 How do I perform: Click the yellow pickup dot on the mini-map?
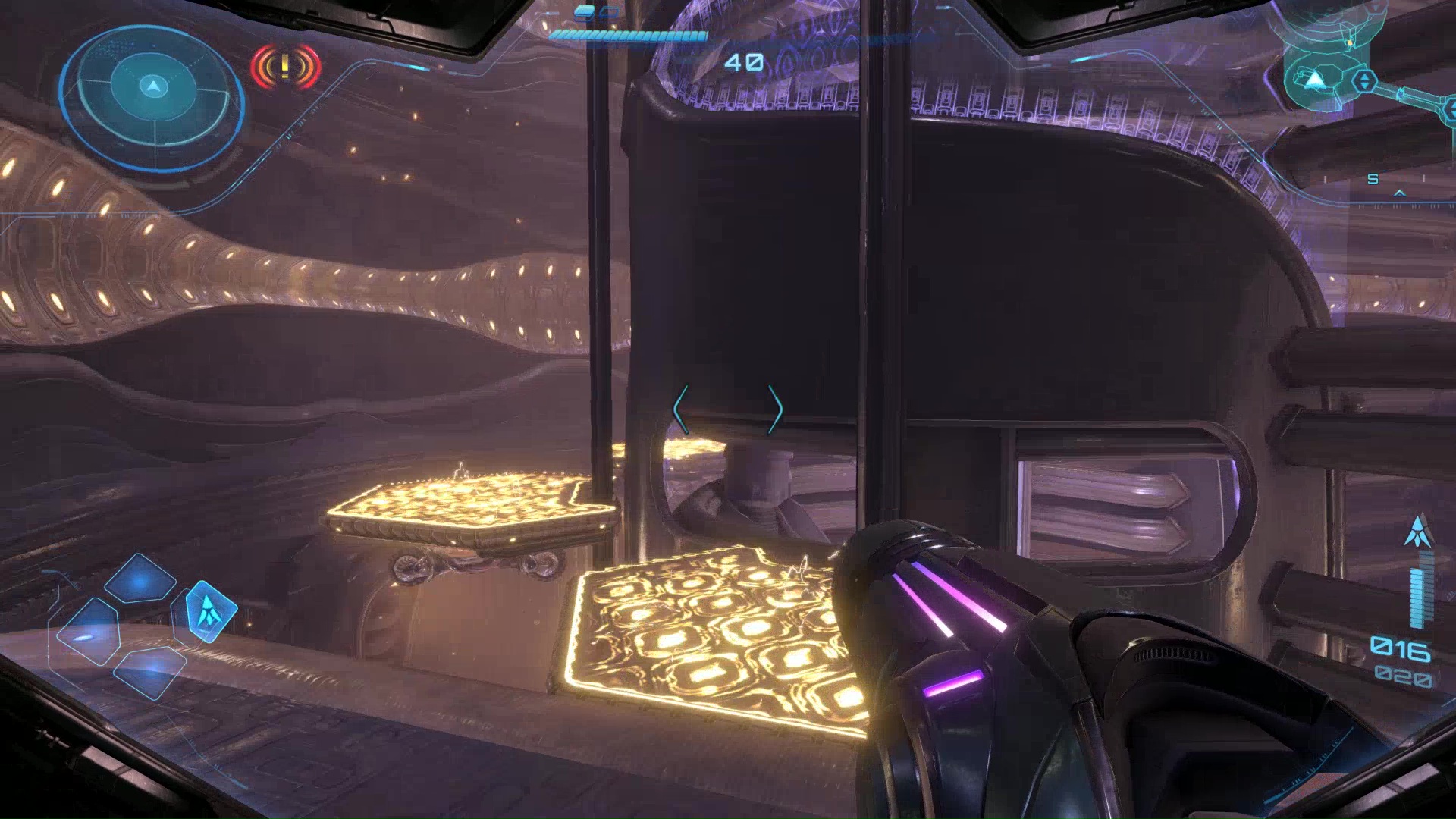pyautogui.click(x=1349, y=43)
